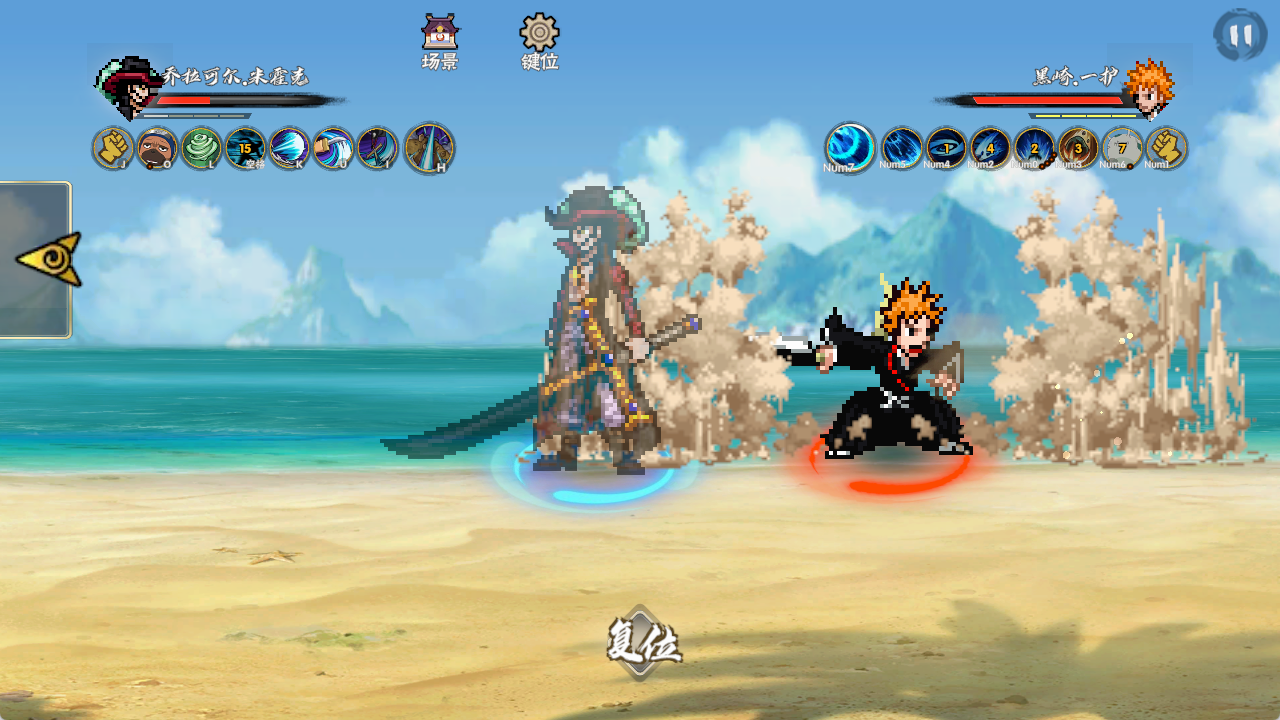The height and width of the screenshot is (720, 1280).
Task: Activate Mihawk's dark cross sword skill
Action: (x=377, y=148)
